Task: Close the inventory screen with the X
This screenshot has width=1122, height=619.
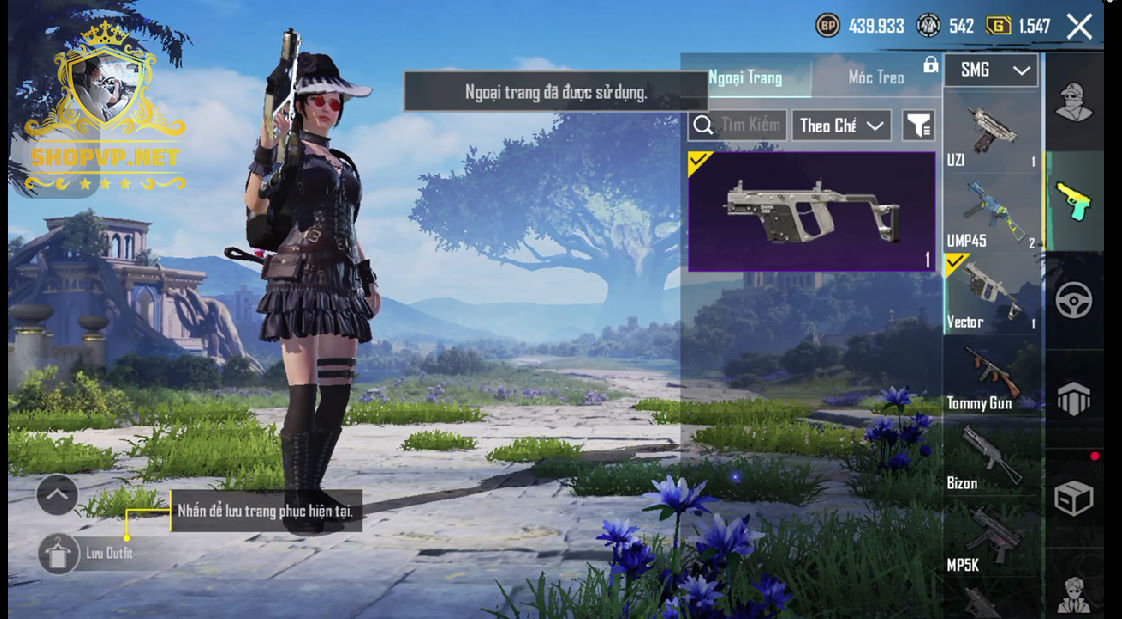Action: pos(1079,27)
